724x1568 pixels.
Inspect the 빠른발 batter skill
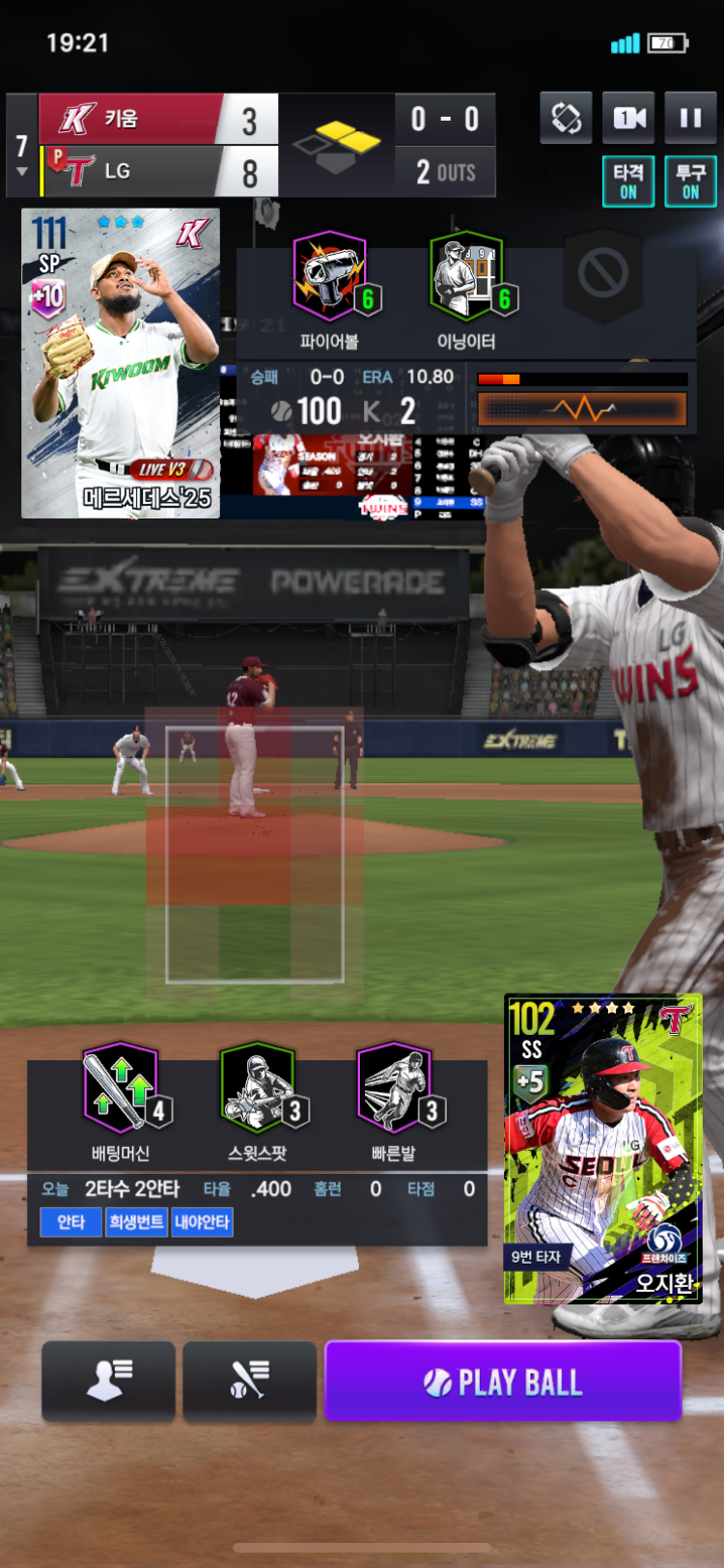[x=394, y=1088]
